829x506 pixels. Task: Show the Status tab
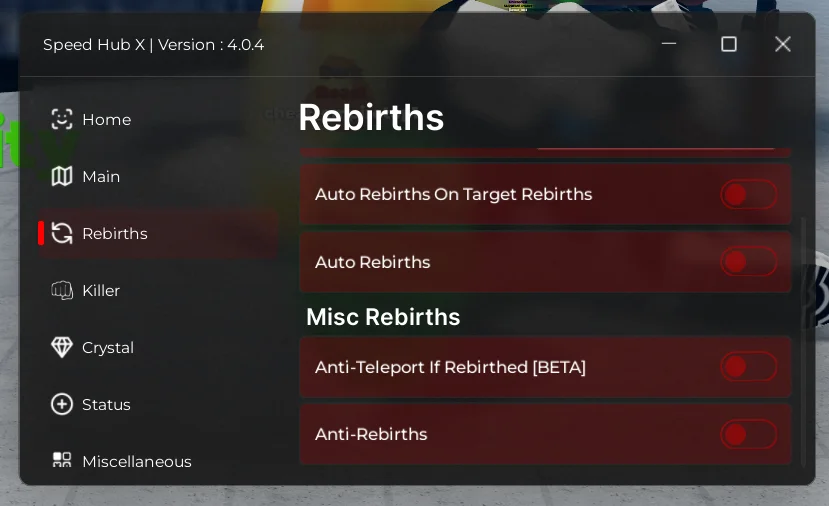click(x=105, y=405)
